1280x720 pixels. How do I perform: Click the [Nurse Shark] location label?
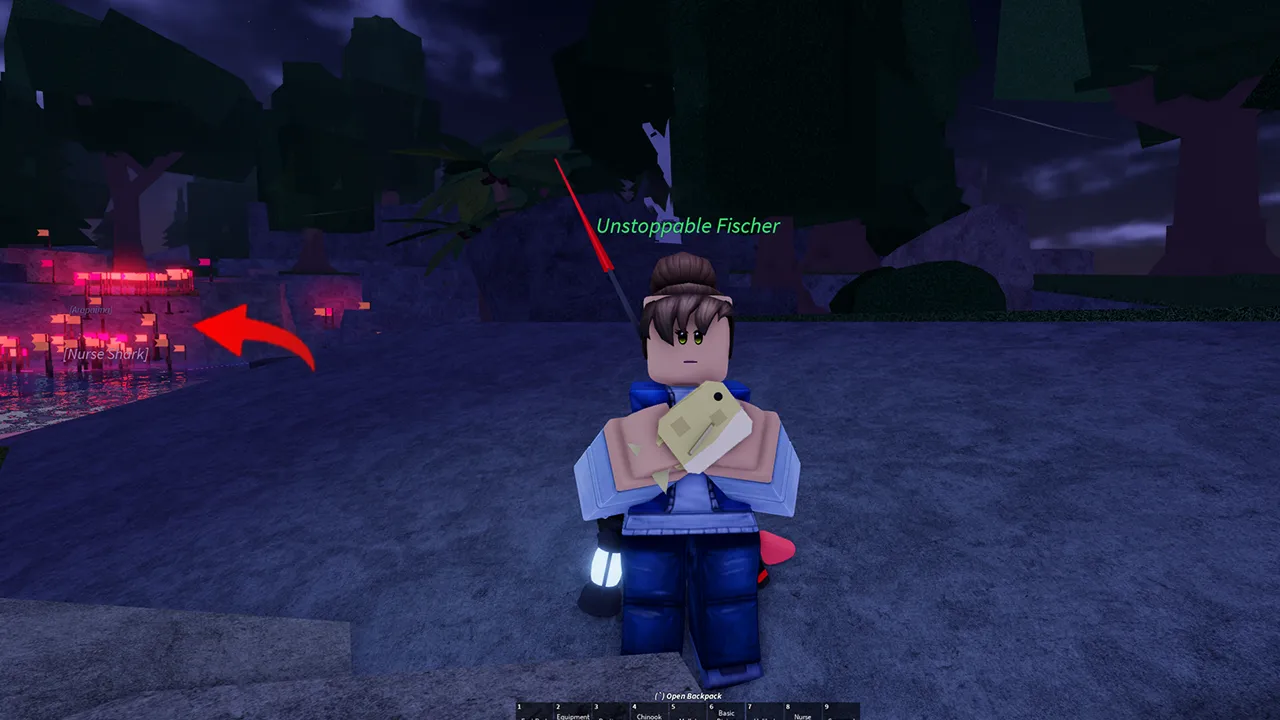point(105,353)
